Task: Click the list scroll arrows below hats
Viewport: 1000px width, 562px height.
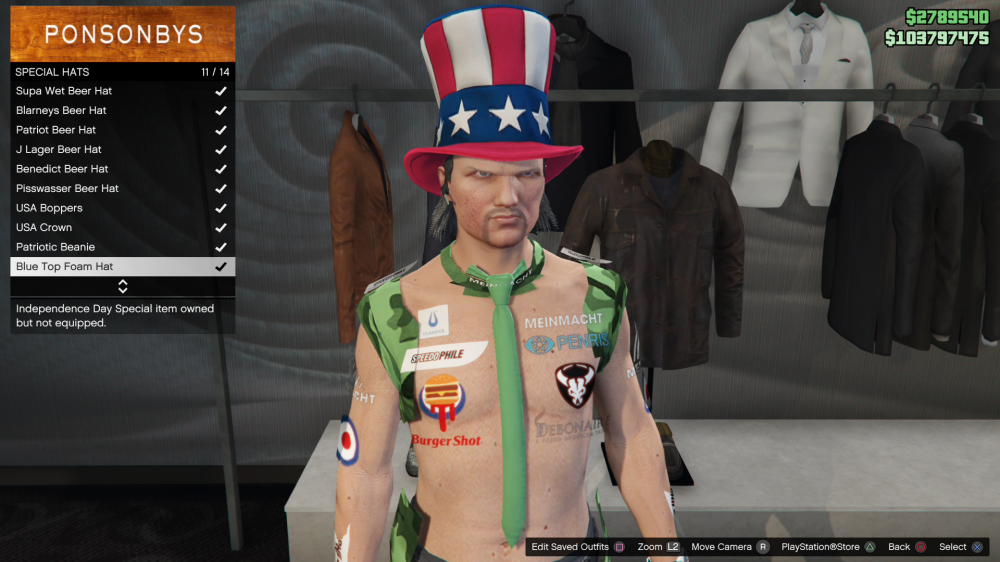Action: (123, 287)
